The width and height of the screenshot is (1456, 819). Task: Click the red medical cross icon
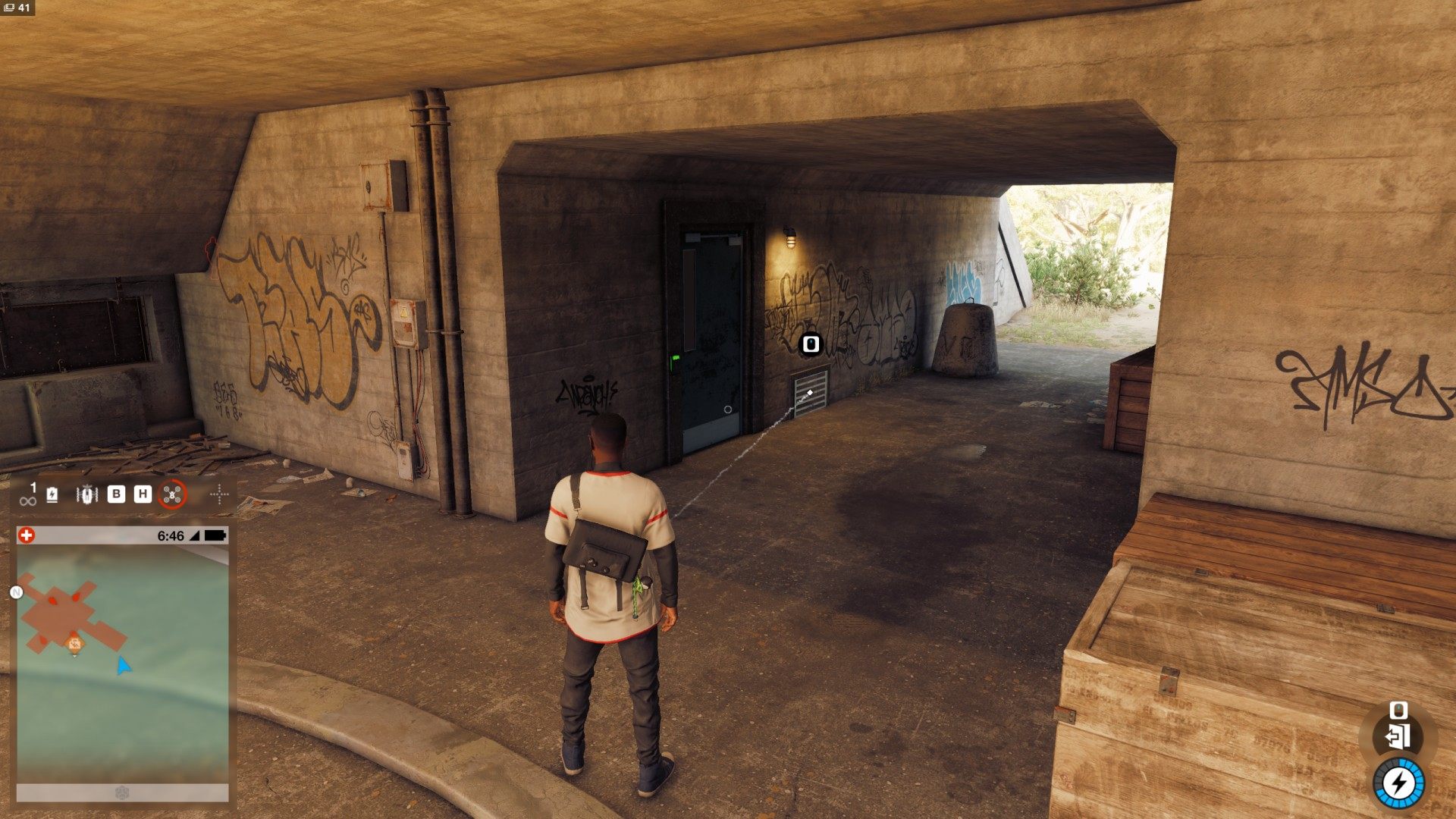coord(27,535)
